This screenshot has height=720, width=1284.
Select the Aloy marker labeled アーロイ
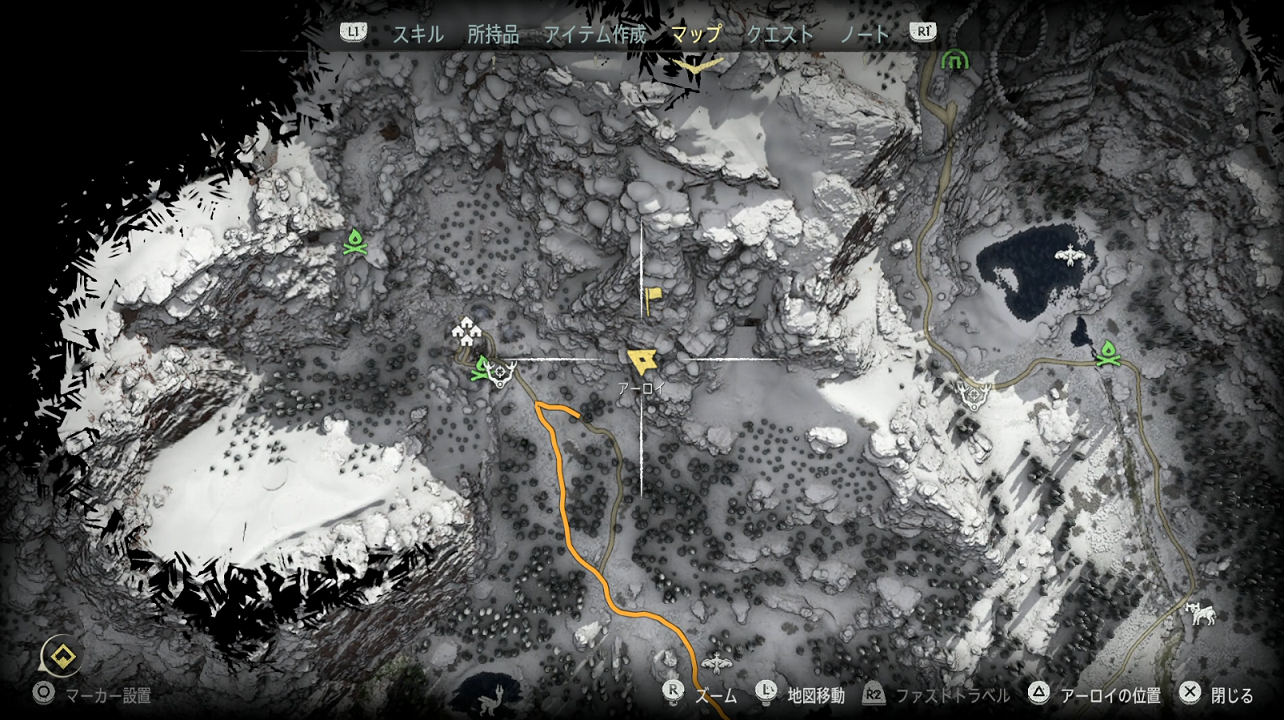[x=640, y=360]
